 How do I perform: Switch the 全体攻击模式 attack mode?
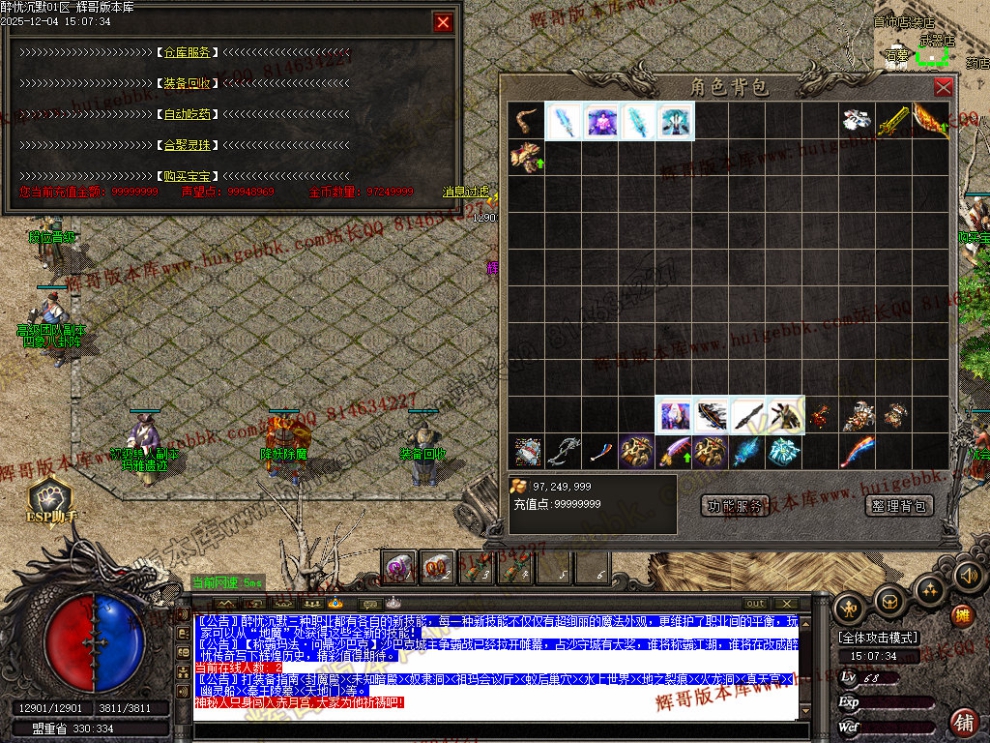878,637
